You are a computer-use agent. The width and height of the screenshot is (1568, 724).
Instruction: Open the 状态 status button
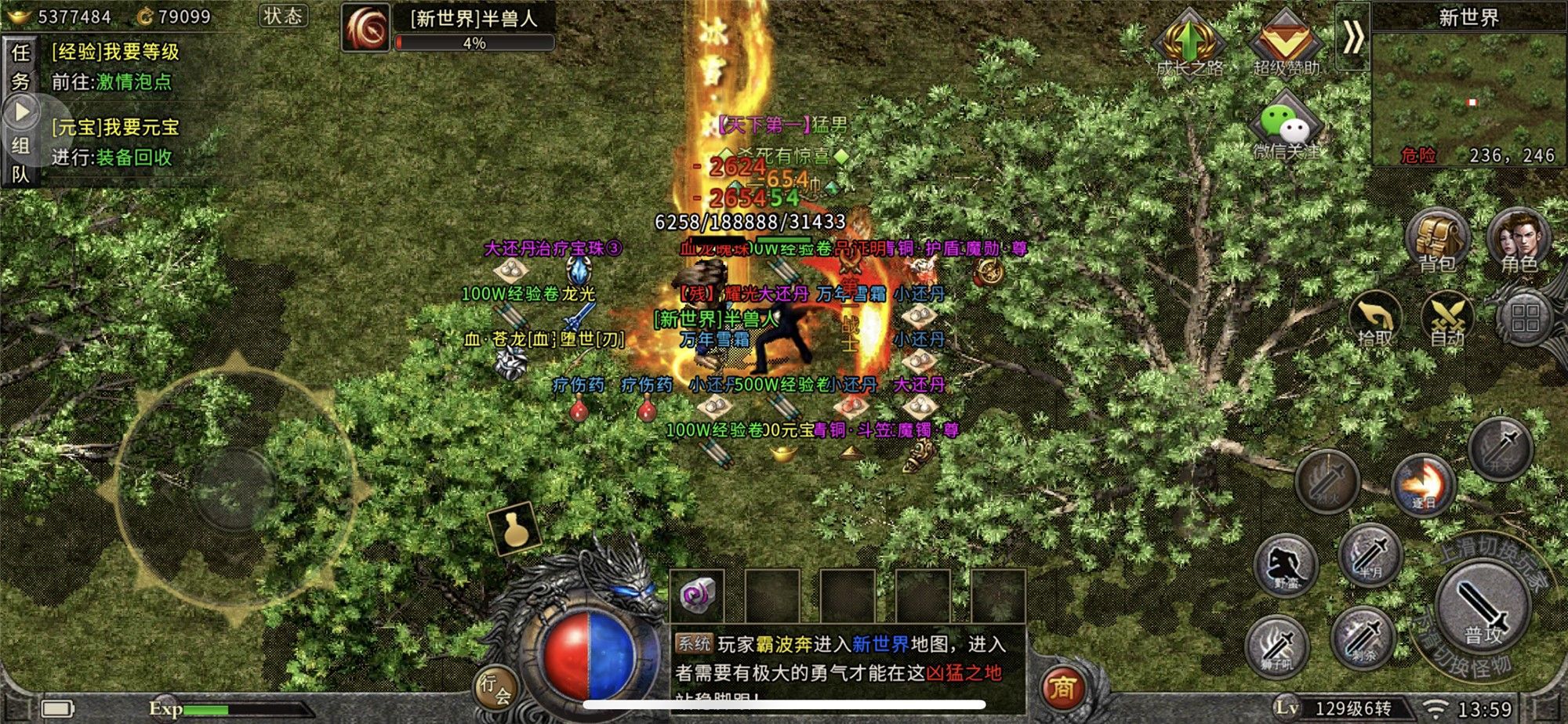(x=283, y=16)
